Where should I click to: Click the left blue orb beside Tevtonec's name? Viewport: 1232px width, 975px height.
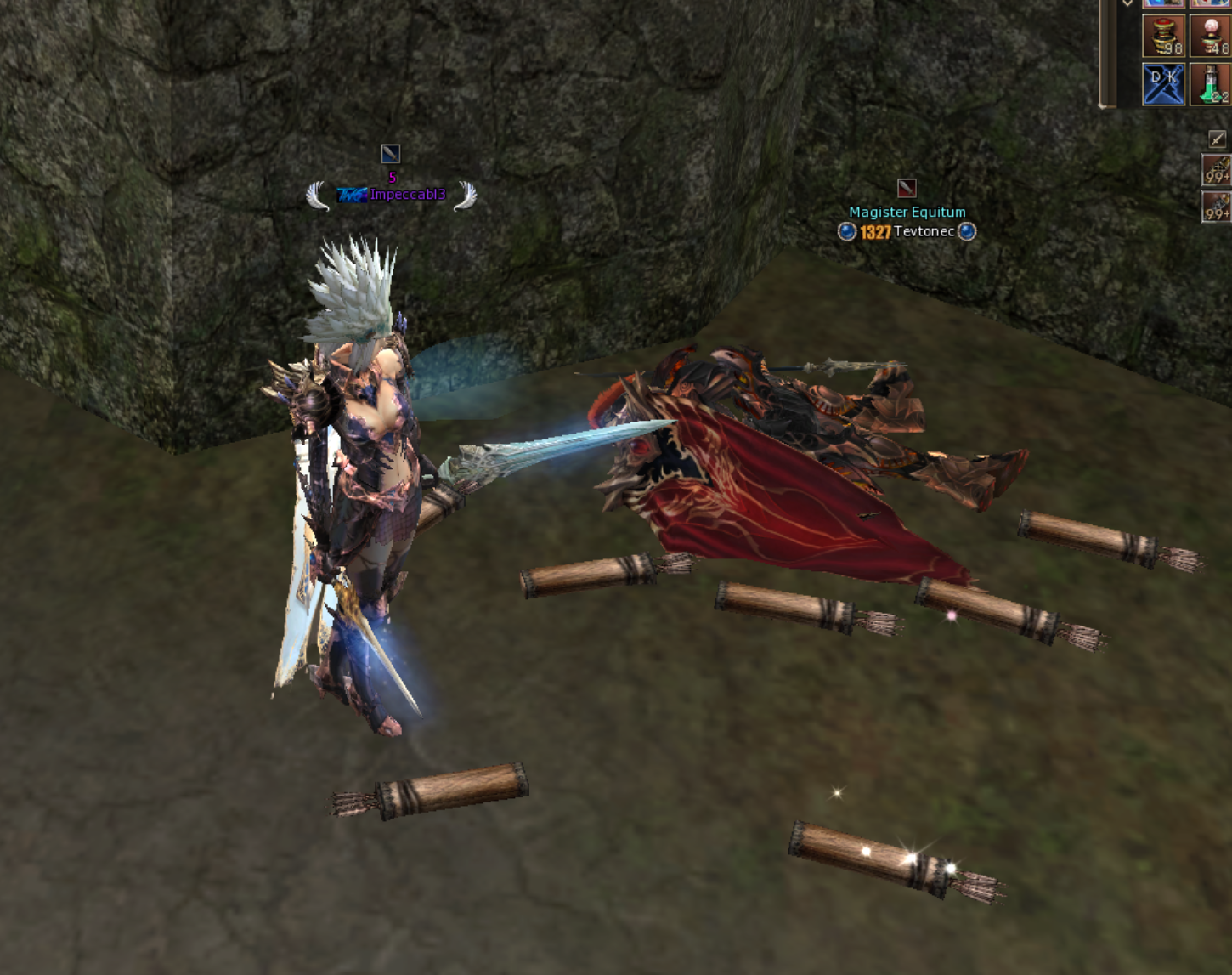[845, 230]
